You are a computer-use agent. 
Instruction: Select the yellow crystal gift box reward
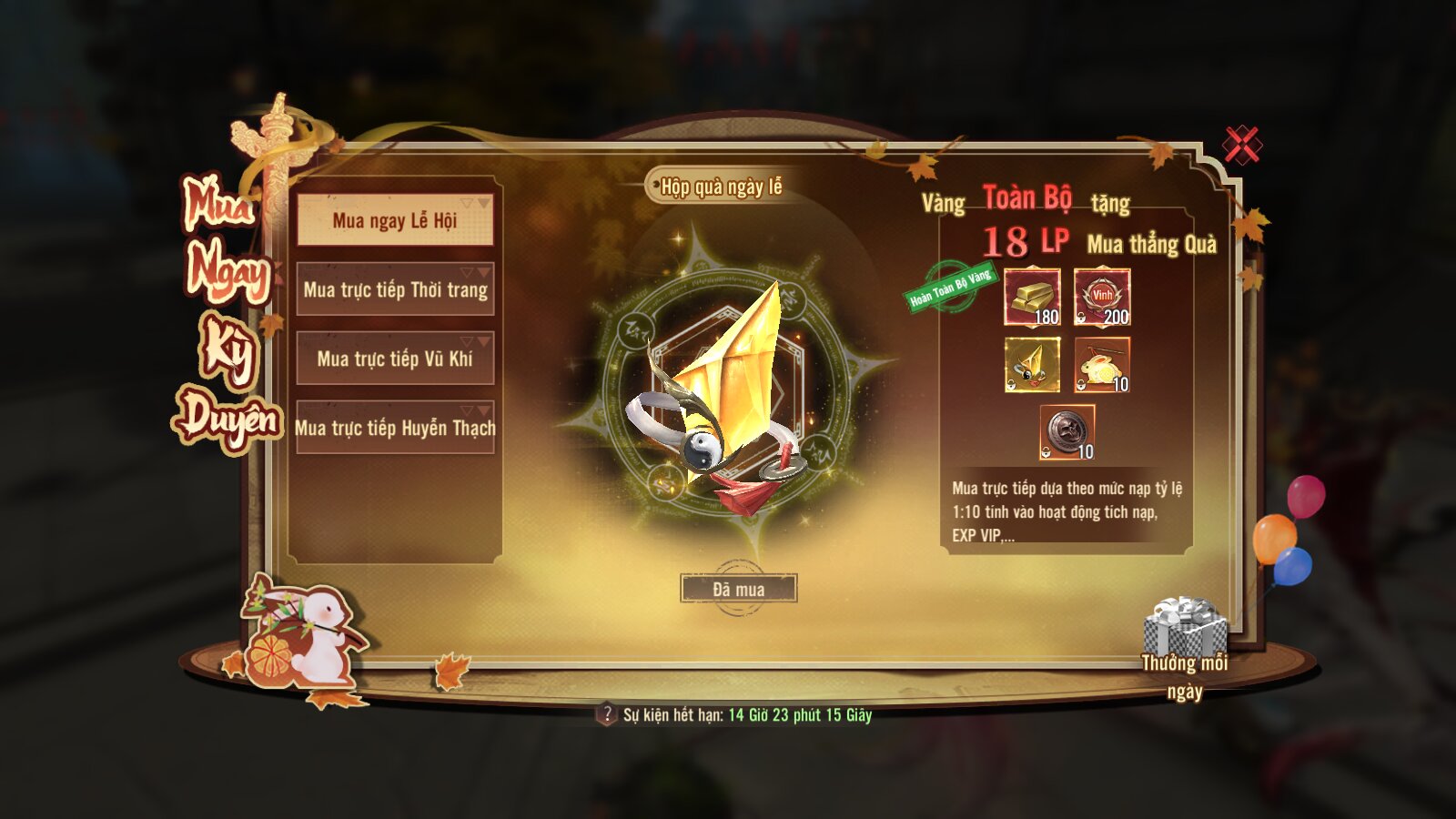pyautogui.click(x=1032, y=365)
